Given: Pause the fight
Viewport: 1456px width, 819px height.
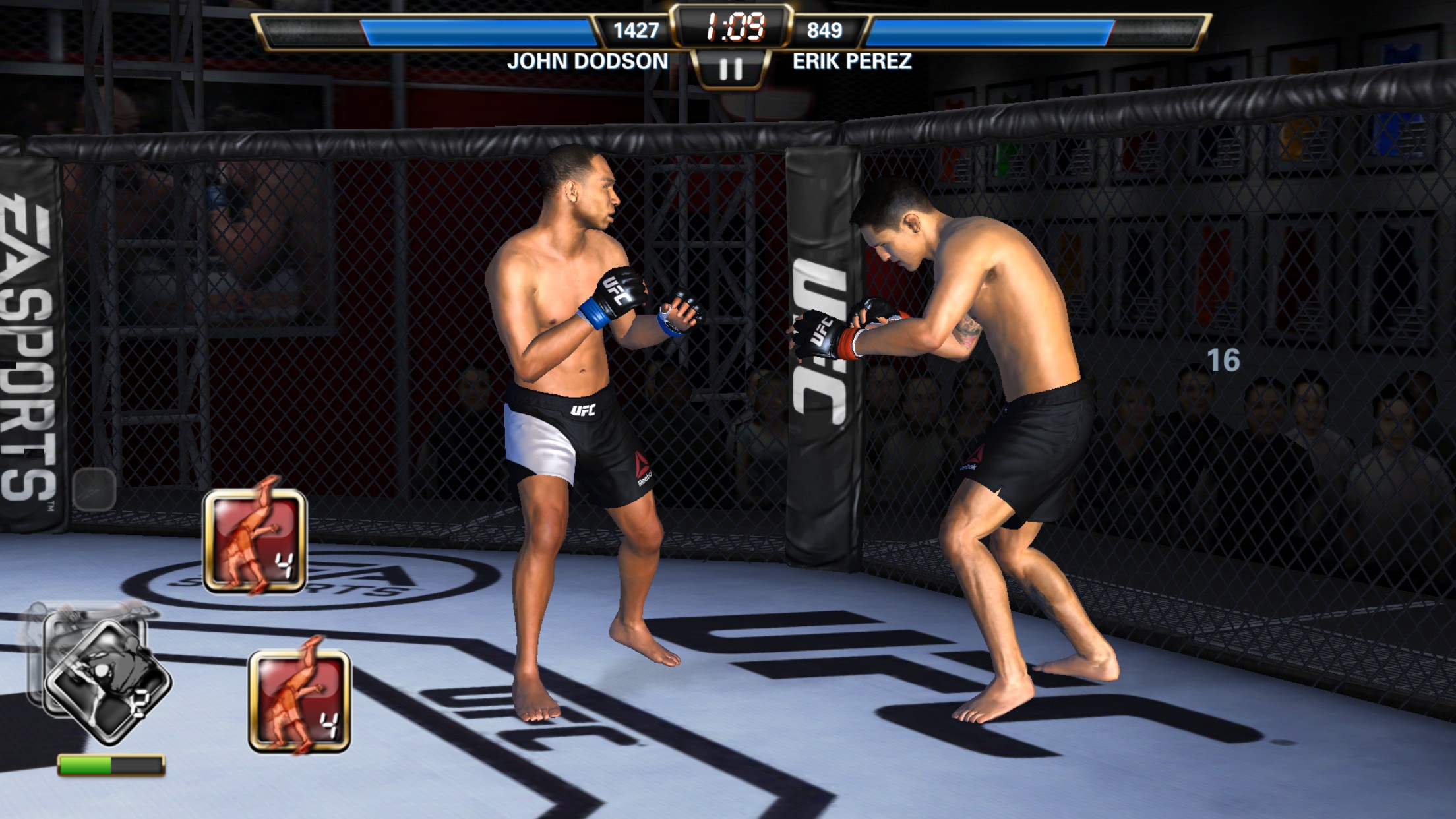Looking at the screenshot, I should click(x=730, y=69).
